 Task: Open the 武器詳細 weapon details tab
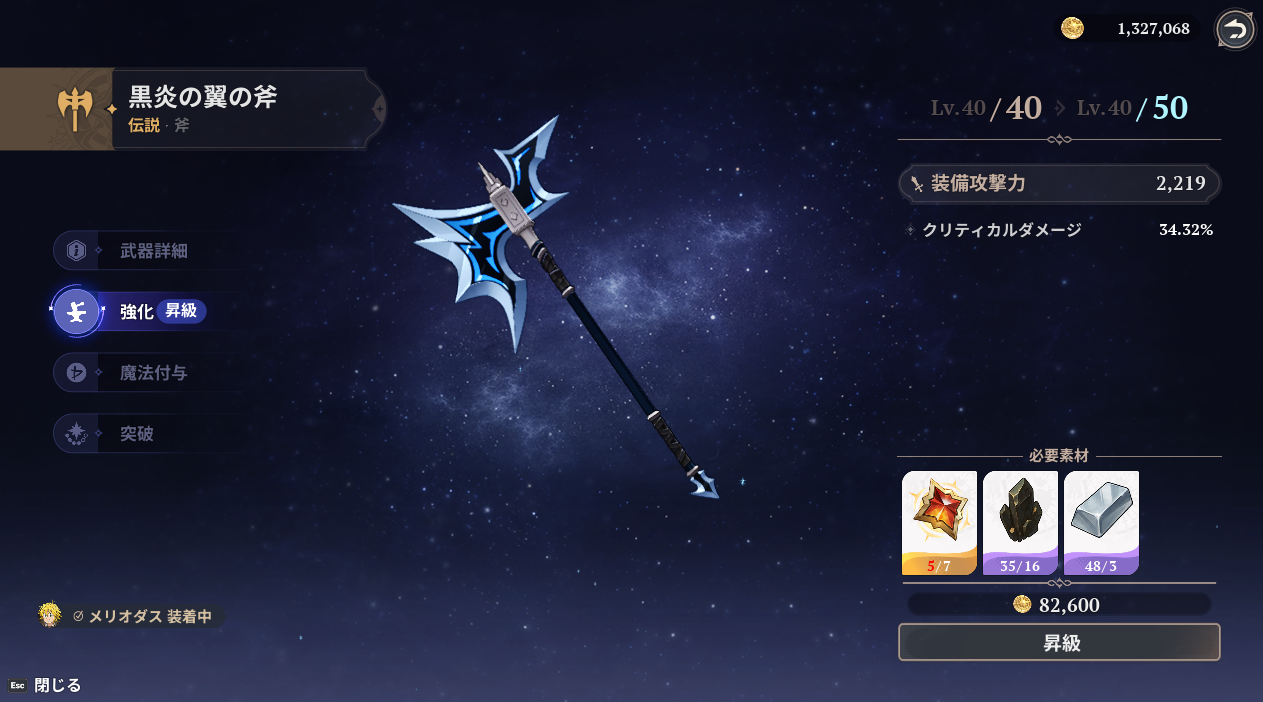coord(152,251)
